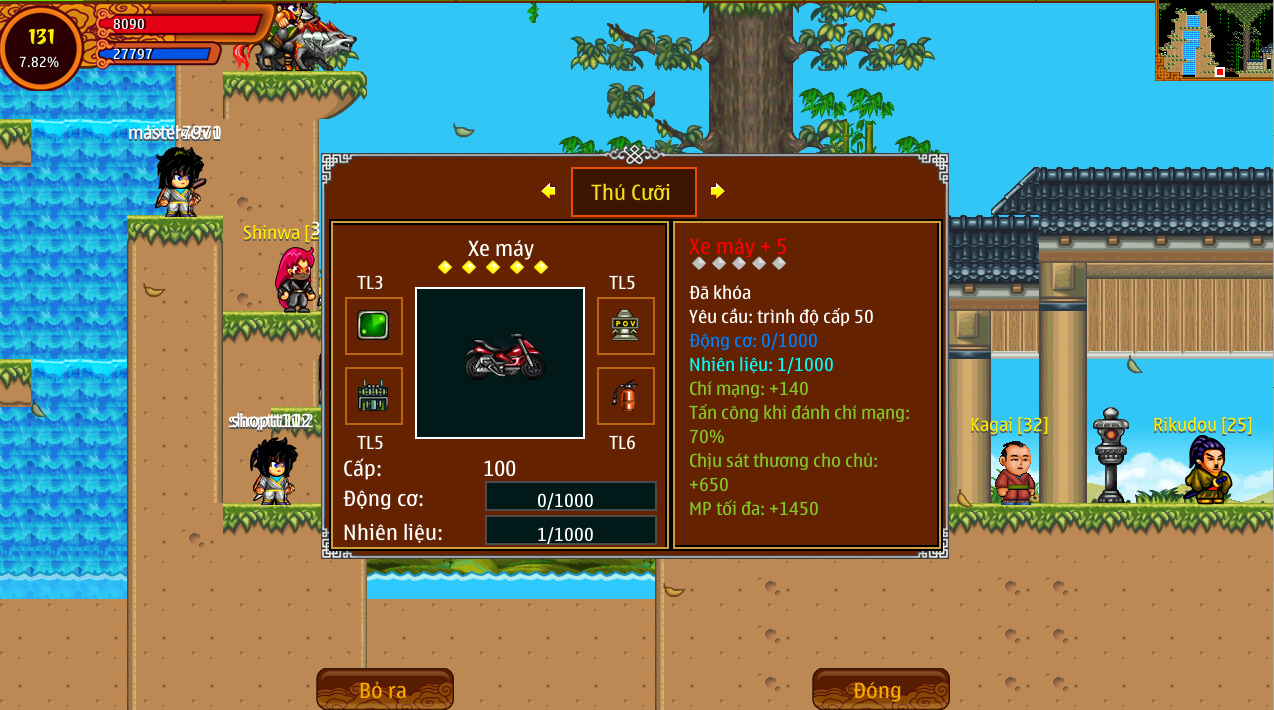Go to previous tab with left arrow

tap(548, 191)
